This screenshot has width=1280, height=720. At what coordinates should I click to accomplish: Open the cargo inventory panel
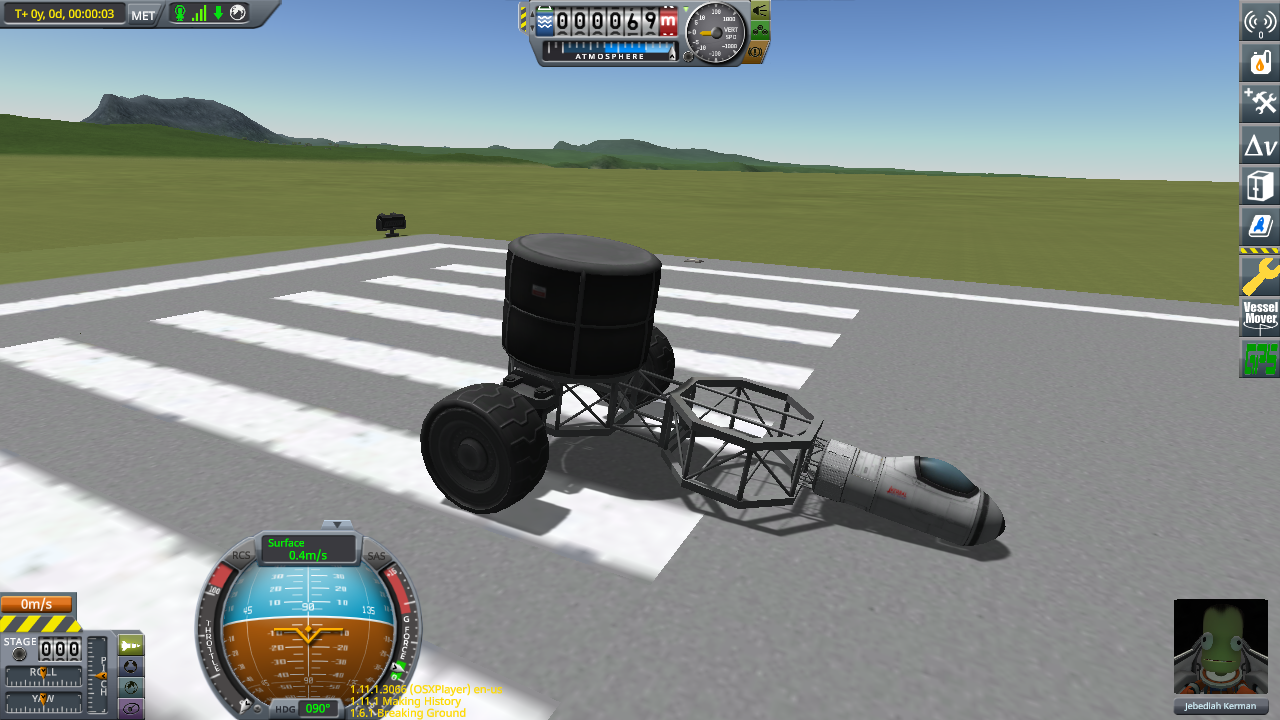(1259, 186)
